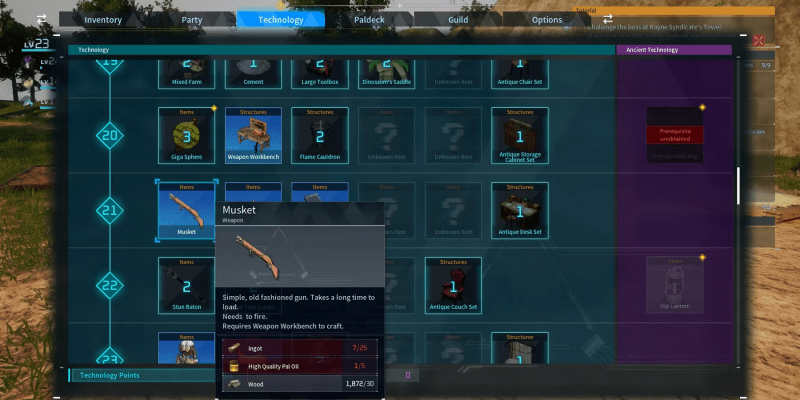Pick the Mixed Farm technology
This screenshot has width=800, height=400.
(187, 69)
